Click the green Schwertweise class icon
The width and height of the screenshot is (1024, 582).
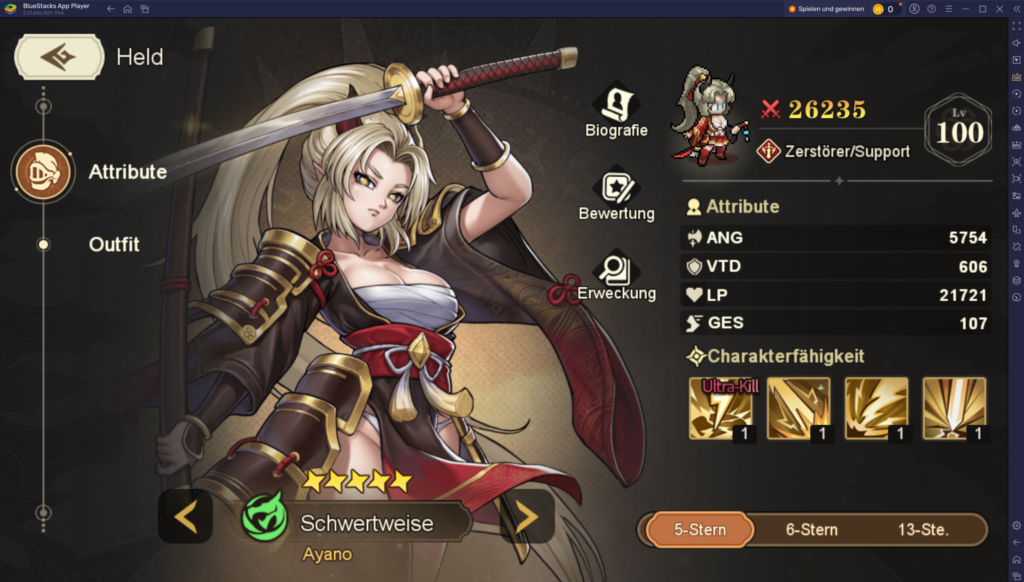tap(263, 521)
